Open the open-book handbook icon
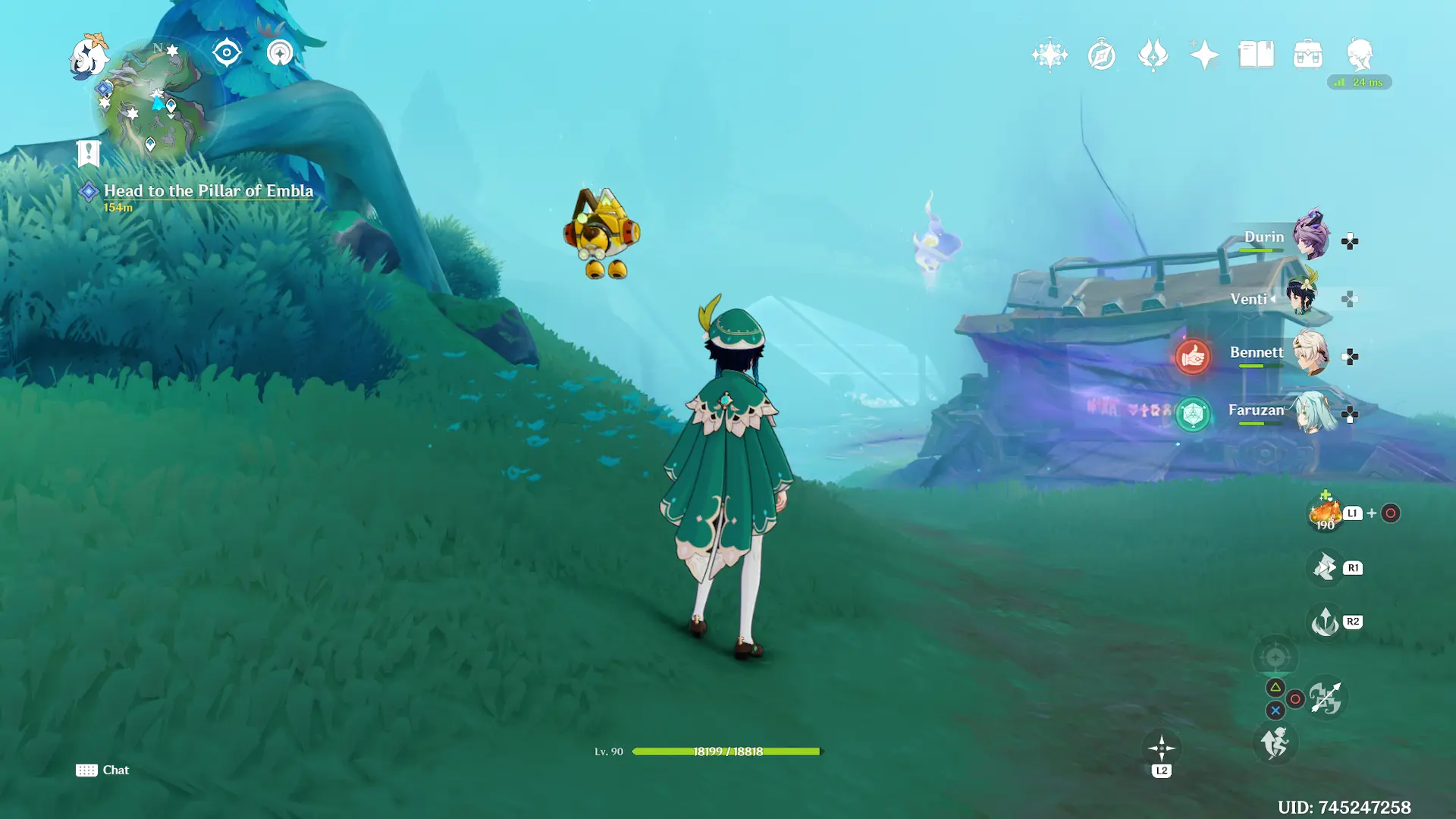The width and height of the screenshot is (1456, 819). (1256, 55)
